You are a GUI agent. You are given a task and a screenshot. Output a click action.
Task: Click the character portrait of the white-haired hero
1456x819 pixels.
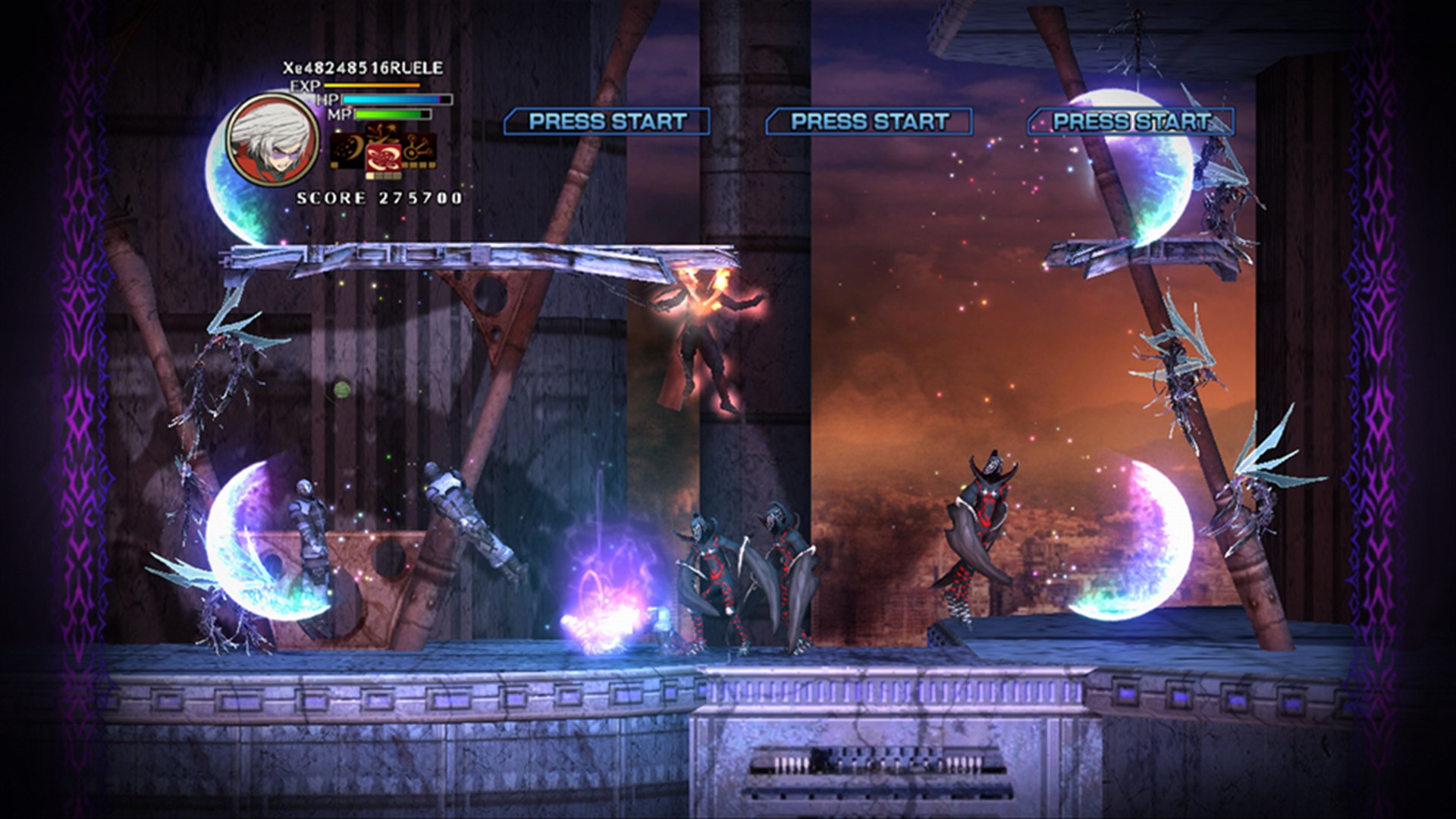pyautogui.click(x=269, y=141)
